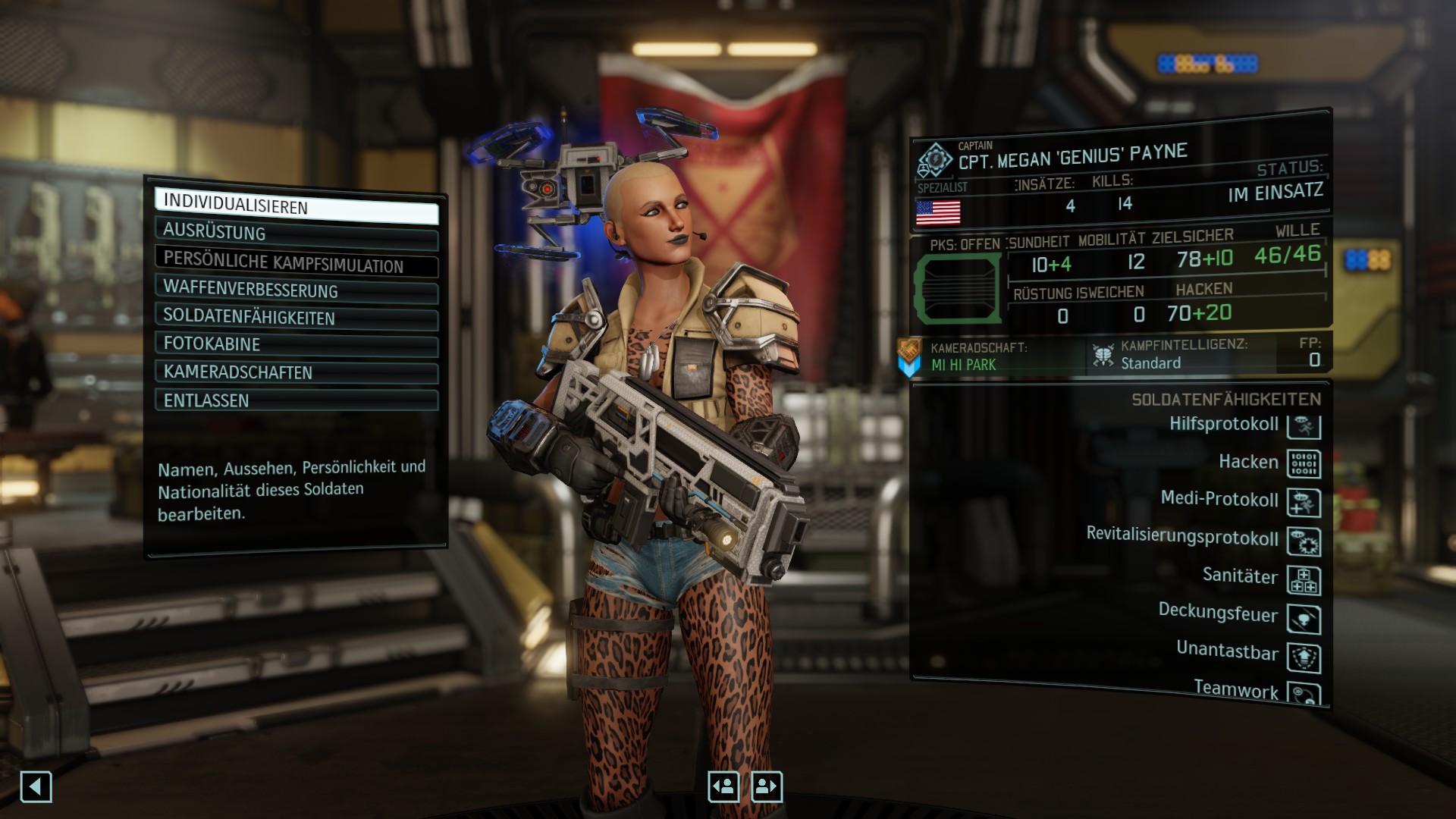Select the Medi-Protokoll ability icon
This screenshot has width=1456, height=819.
tap(1304, 502)
